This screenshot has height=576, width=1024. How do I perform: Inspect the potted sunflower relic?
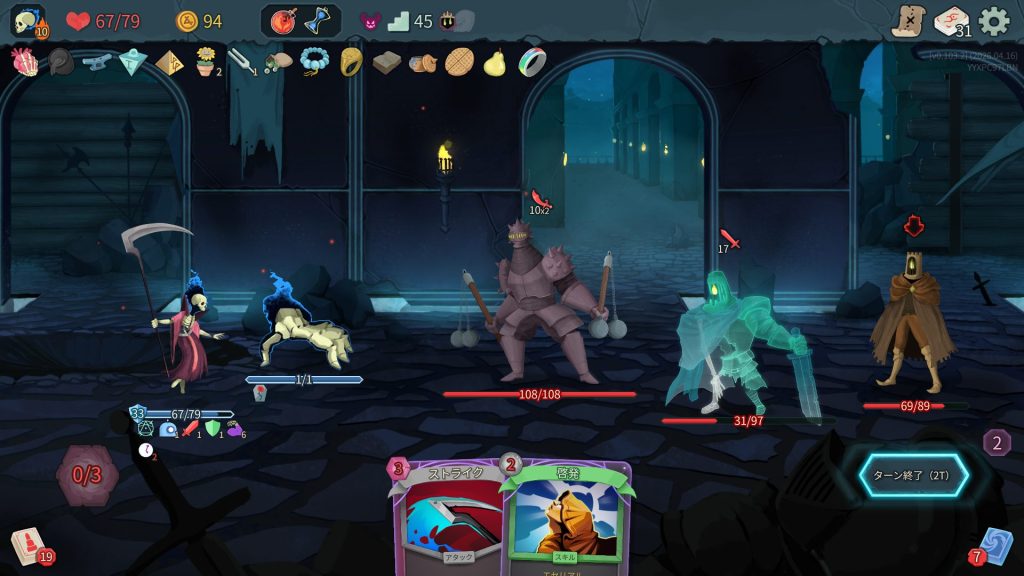click(x=206, y=62)
